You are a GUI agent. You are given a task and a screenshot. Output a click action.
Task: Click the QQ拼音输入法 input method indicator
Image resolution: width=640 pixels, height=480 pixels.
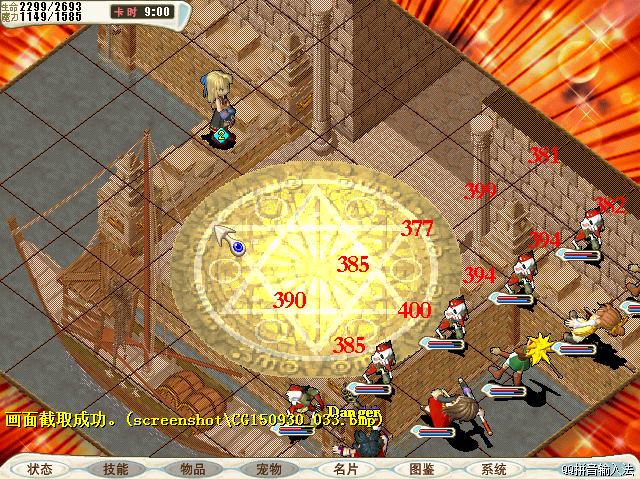pos(598,470)
